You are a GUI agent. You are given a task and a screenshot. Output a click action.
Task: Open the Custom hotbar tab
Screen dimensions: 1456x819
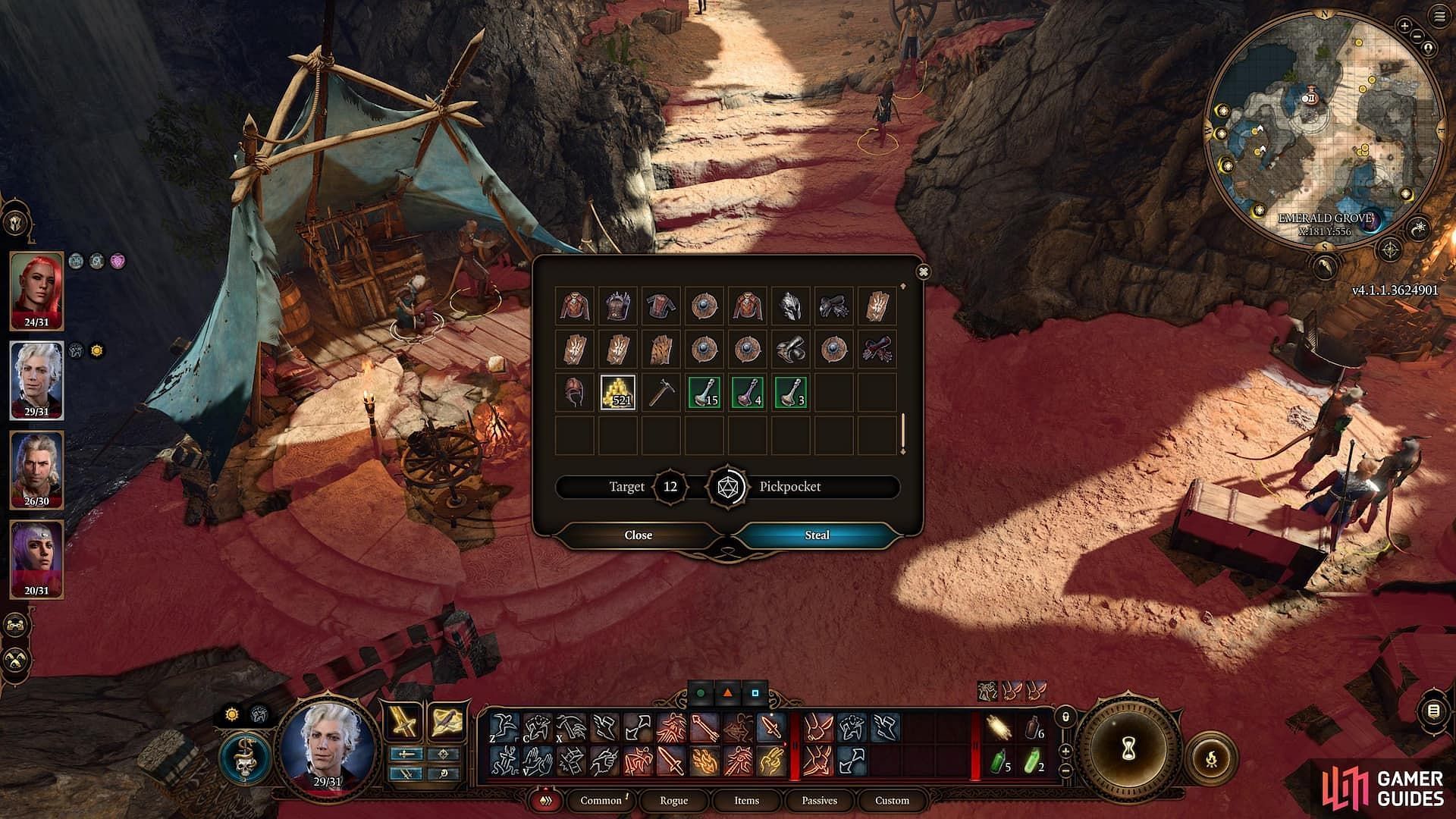pos(892,800)
